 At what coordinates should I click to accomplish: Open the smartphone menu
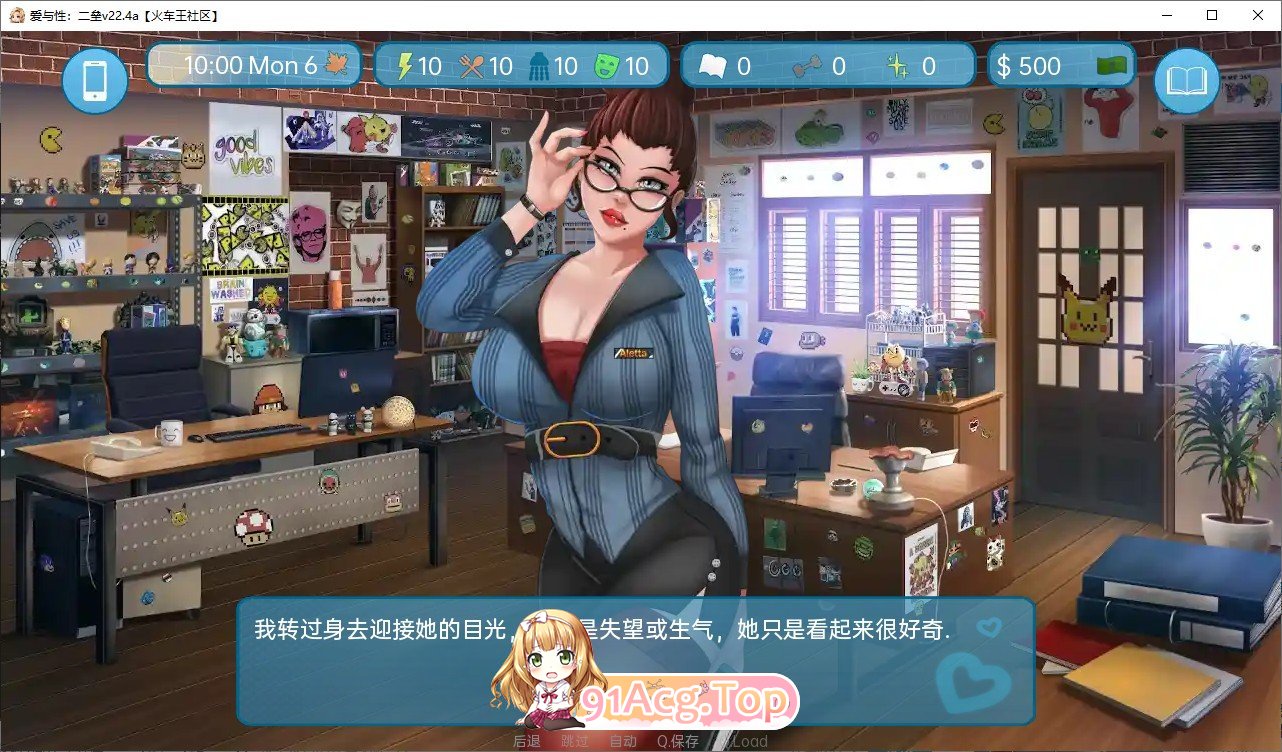pyautogui.click(x=94, y=80)
